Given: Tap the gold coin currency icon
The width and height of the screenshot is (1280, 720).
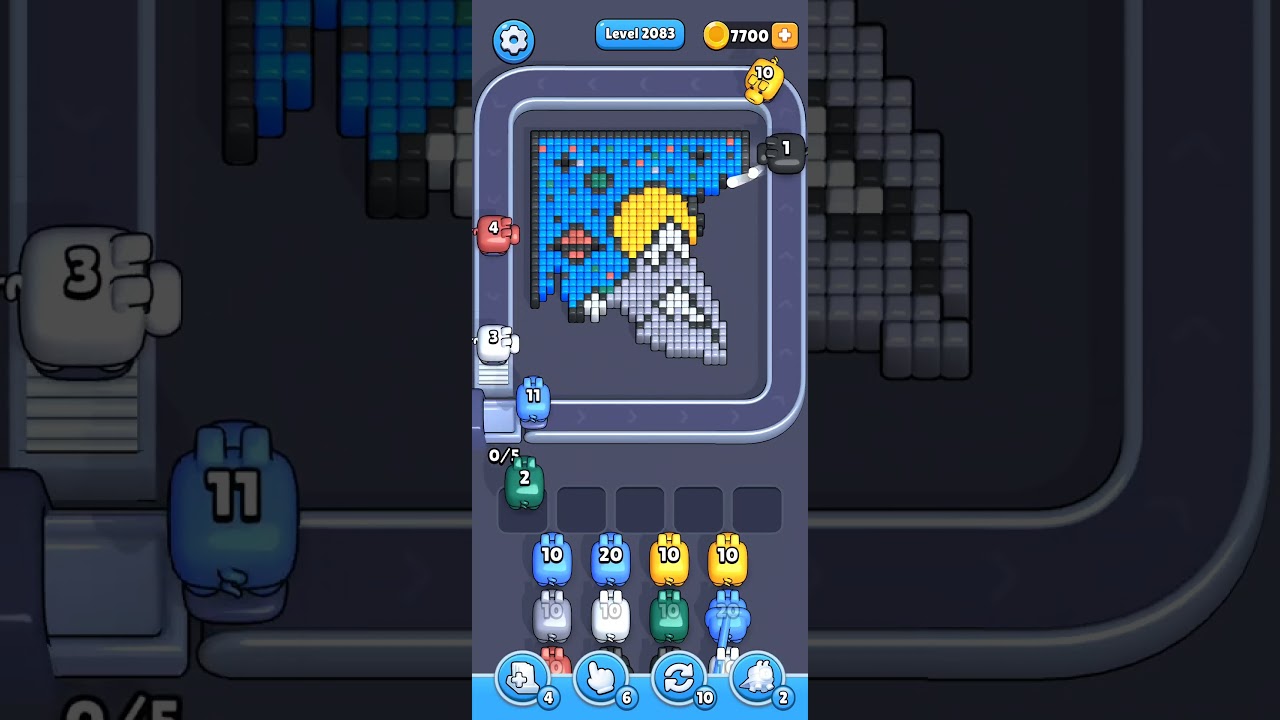Looking at the screenshot, I should coord(717,35).
